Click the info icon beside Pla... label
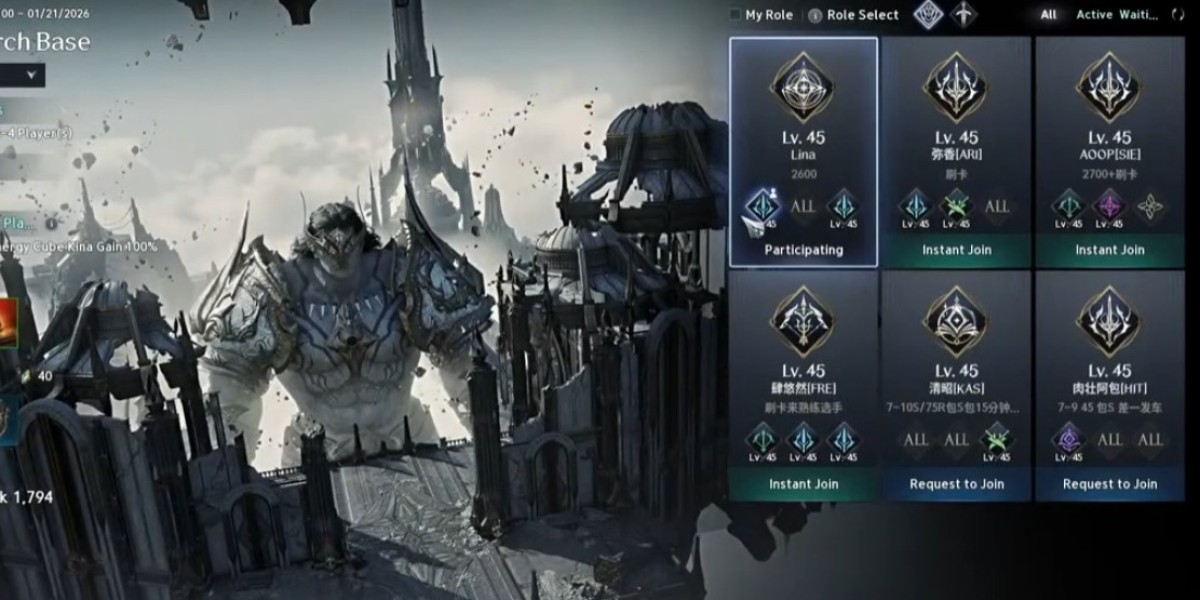Viewport: 1200px width, 600px height. point(51,223)
